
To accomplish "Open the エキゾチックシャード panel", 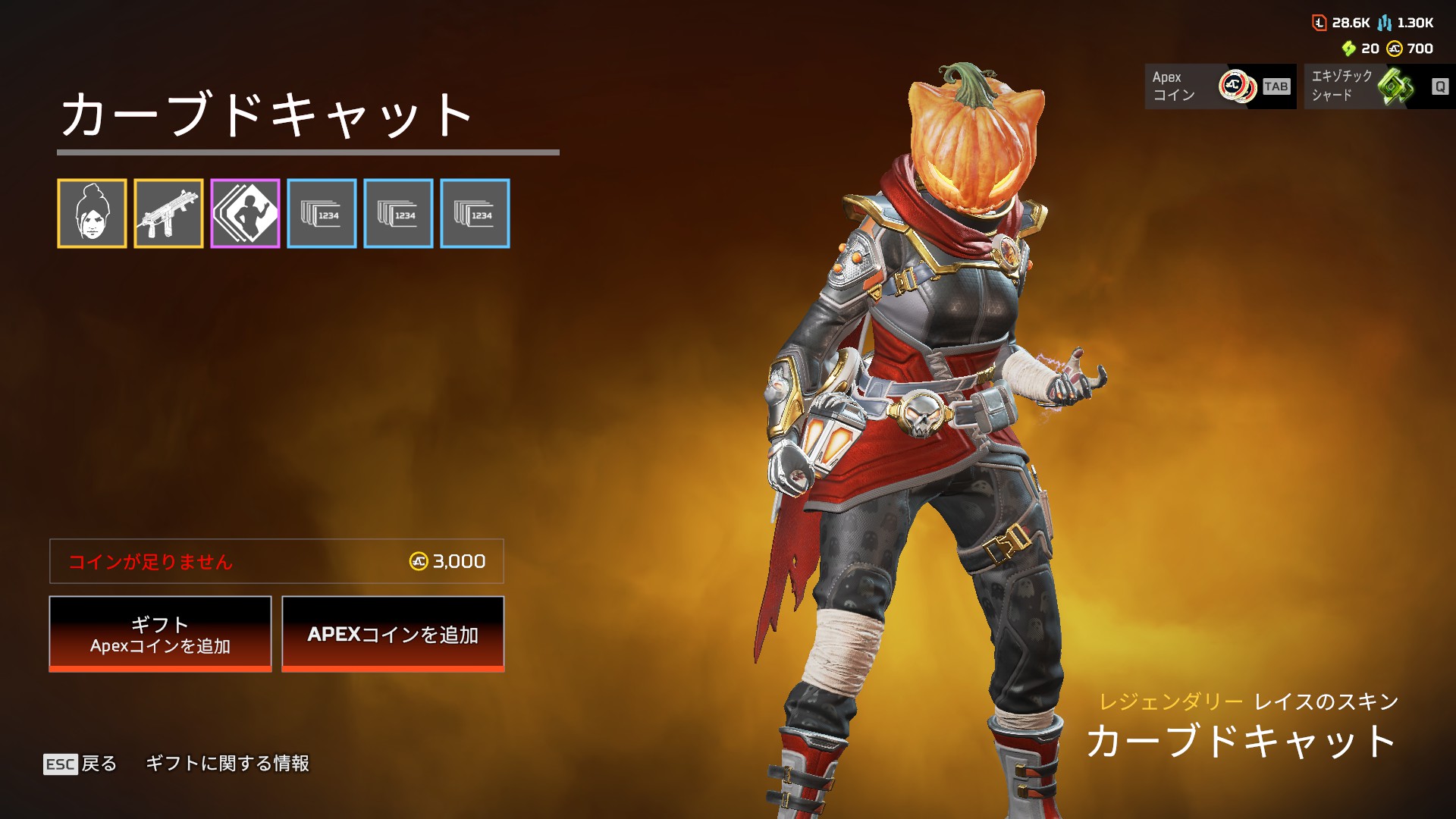I will coord(1378,86).
